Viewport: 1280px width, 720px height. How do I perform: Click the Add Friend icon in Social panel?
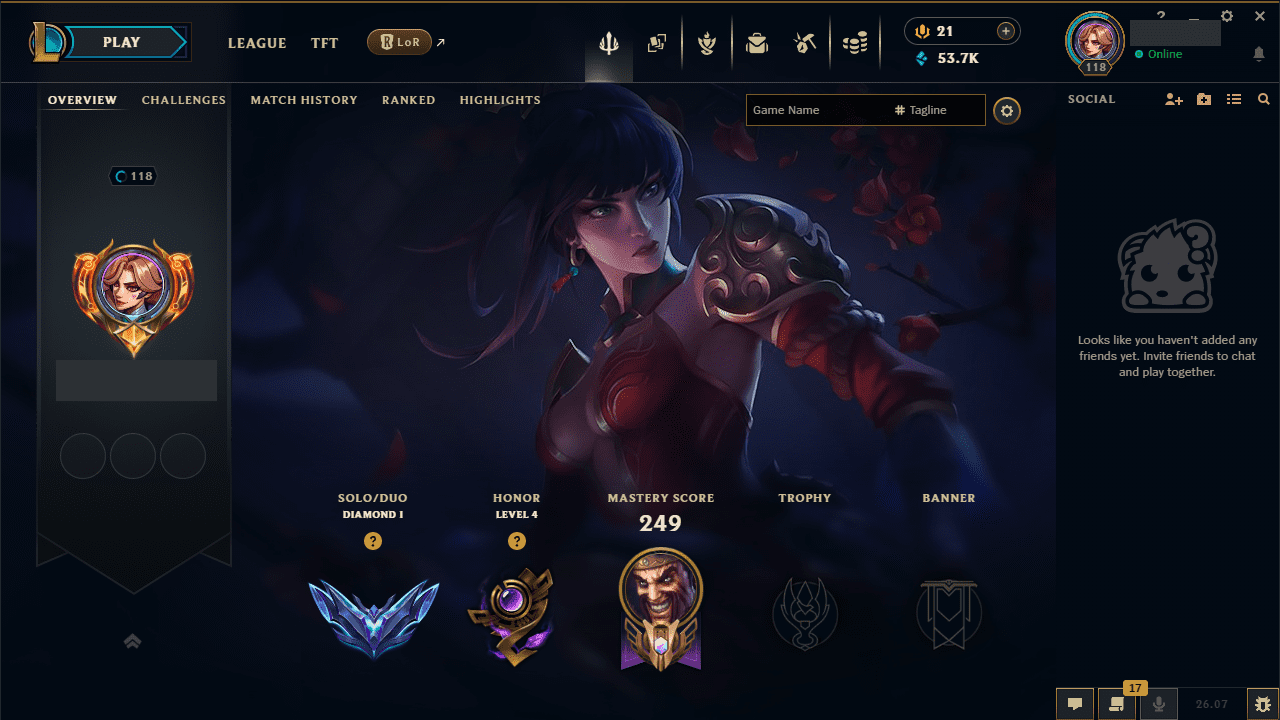tap(1173, 99)
